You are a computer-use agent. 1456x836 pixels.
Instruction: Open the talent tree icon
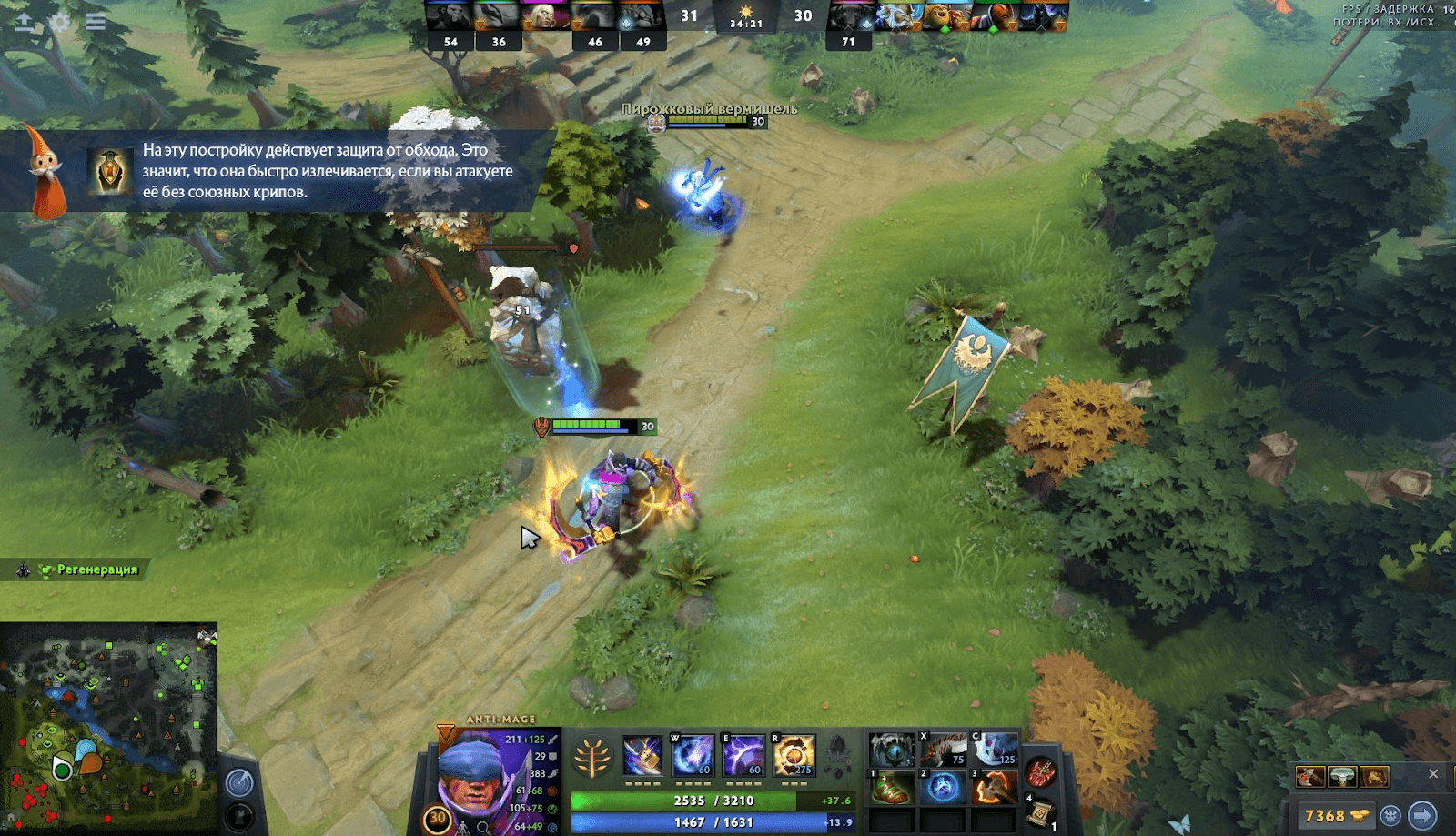tap(592, 757)
